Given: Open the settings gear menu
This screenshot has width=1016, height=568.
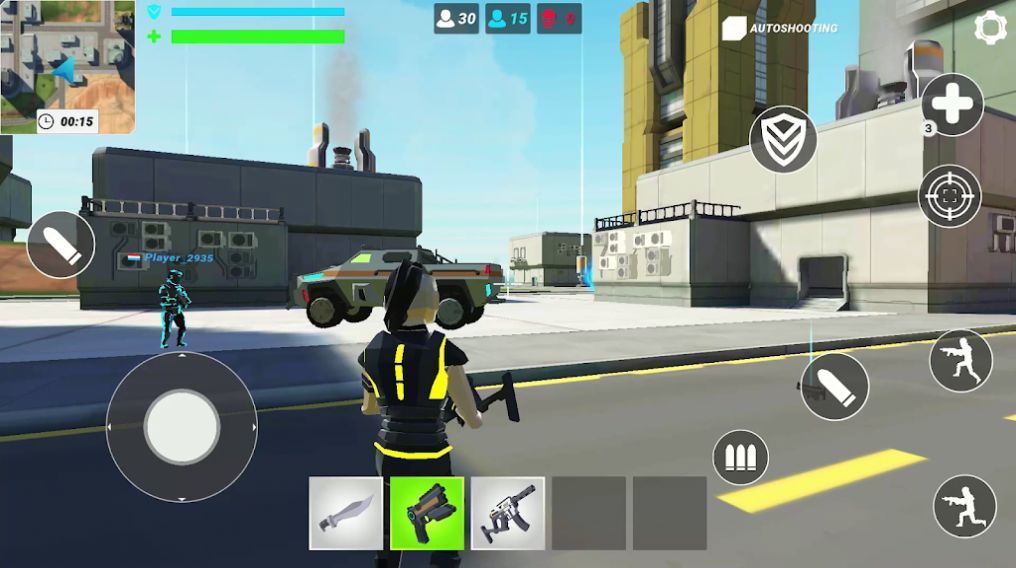Looking at the screenshot, I should coord(991,27).
